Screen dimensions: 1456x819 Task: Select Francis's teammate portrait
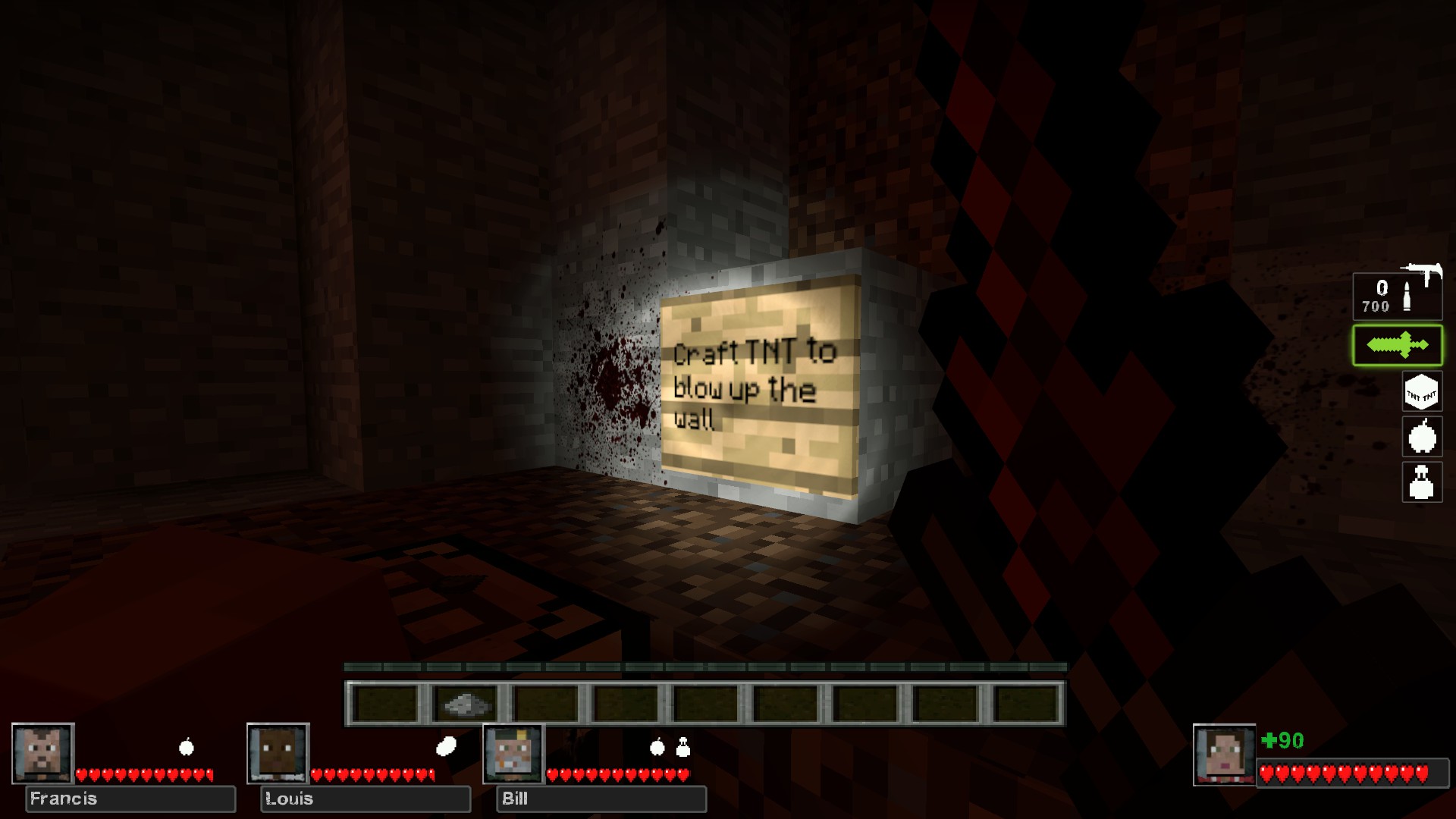[43, 754]
